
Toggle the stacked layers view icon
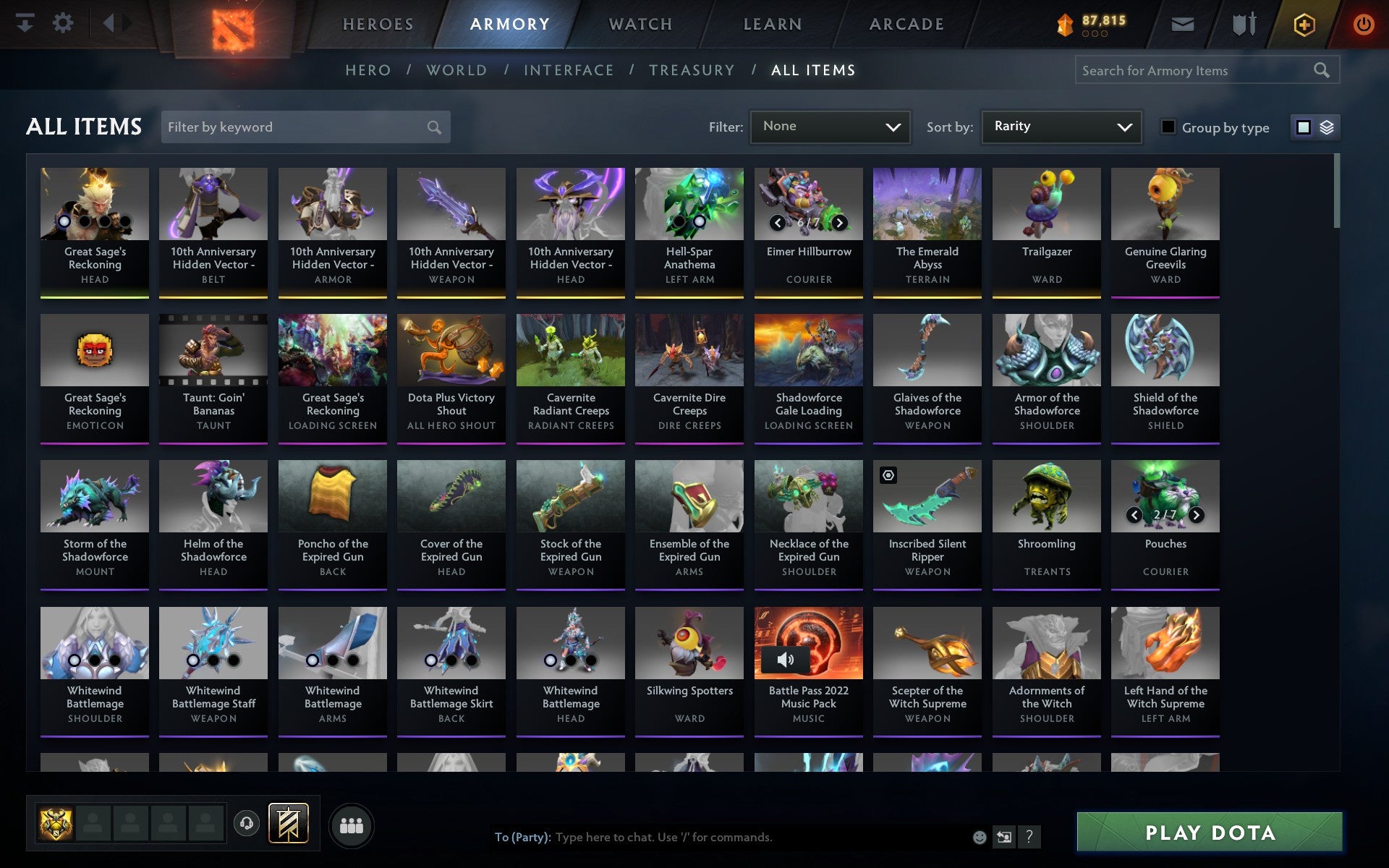(x=1326, y=127)
